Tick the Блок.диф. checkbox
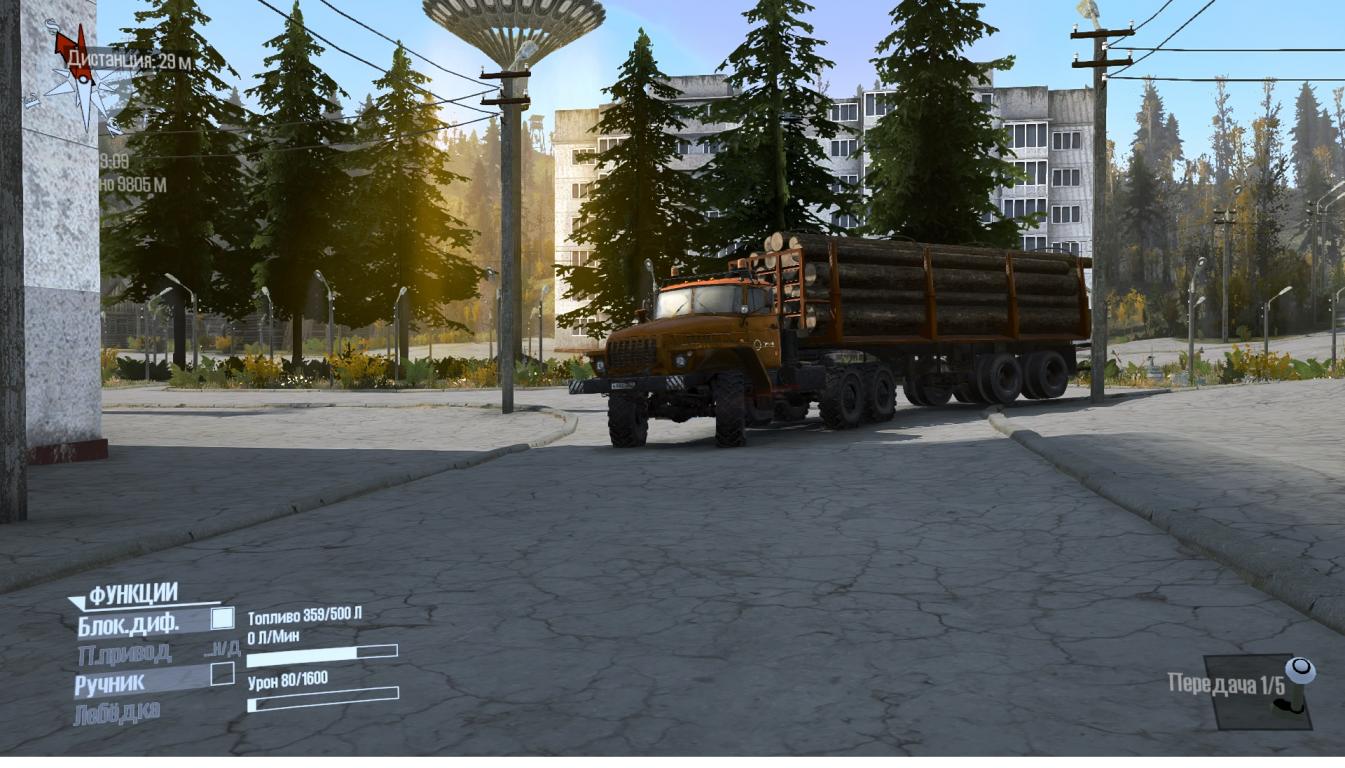1345x768 pixels. pos(222,619)
